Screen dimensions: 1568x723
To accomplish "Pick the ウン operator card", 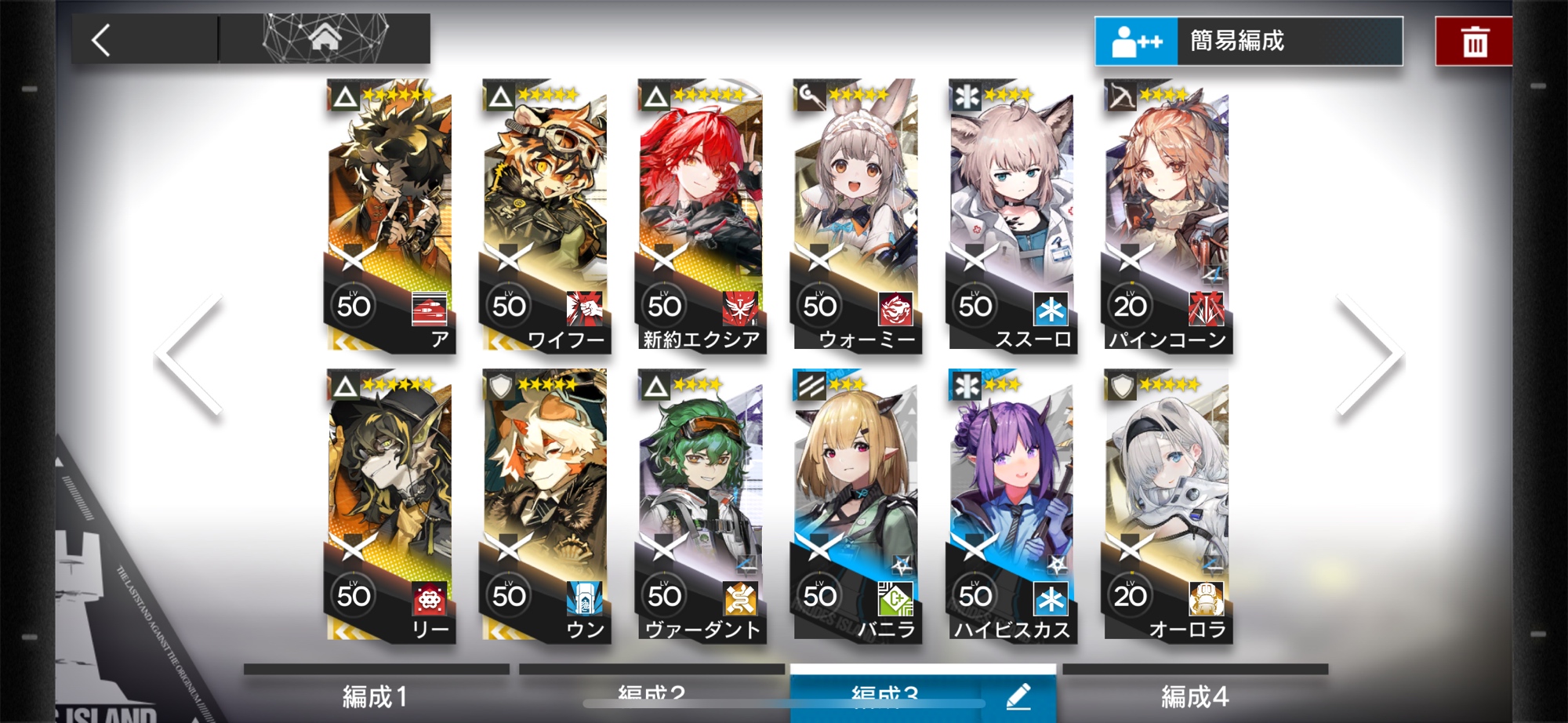I will 545,506.
